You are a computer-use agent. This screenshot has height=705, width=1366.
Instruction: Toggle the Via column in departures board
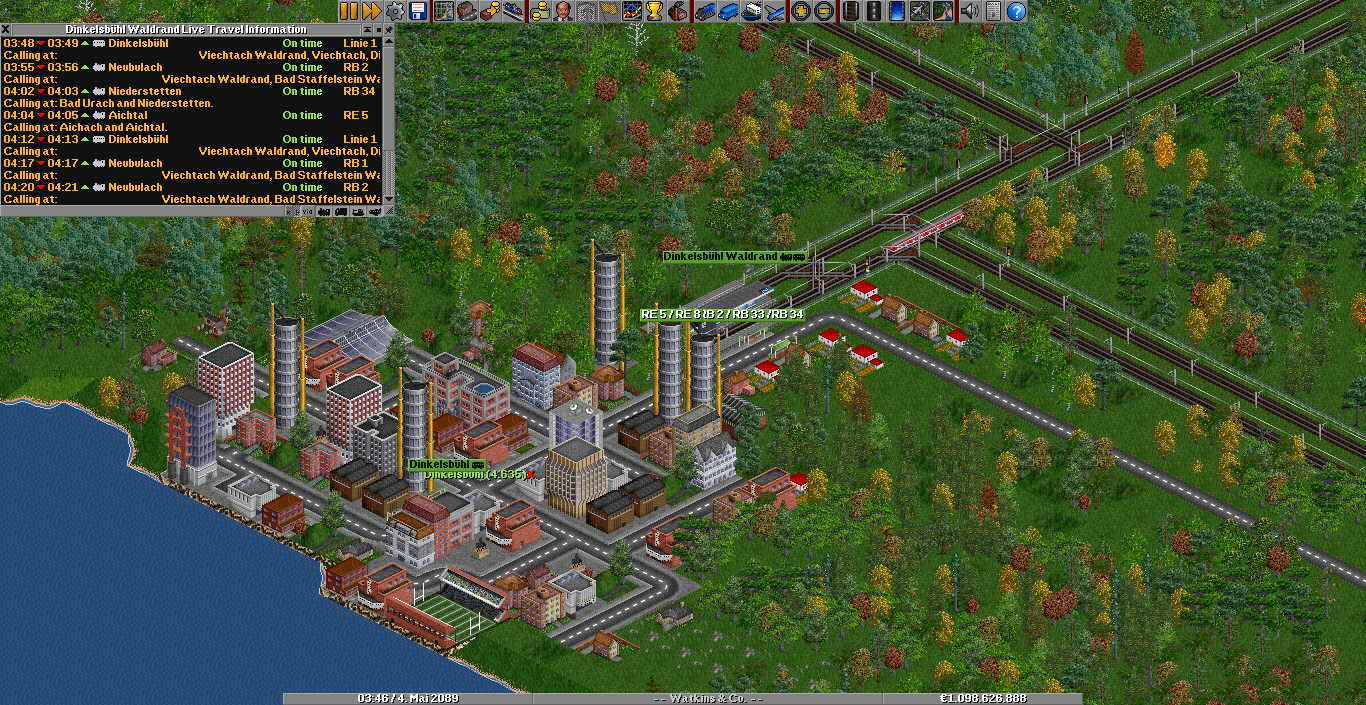308,211
